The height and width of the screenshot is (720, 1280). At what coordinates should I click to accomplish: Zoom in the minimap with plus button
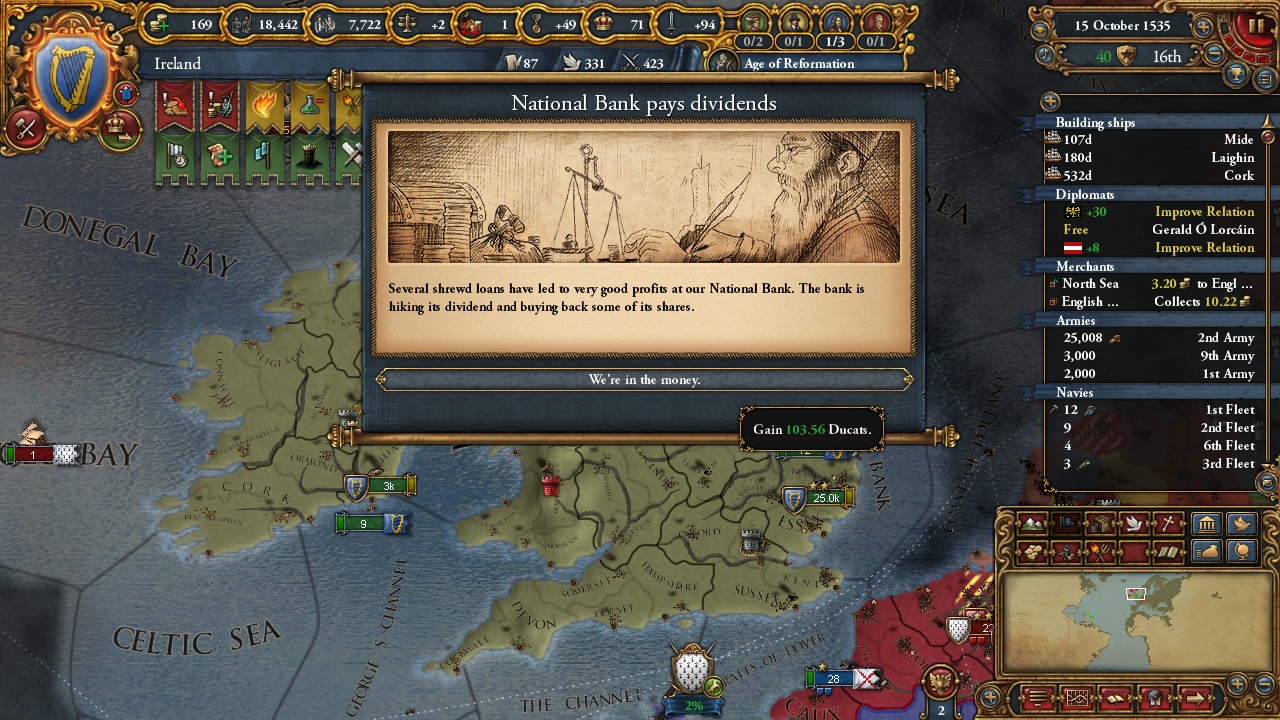pyautogui.click(x=1238, y=685)
